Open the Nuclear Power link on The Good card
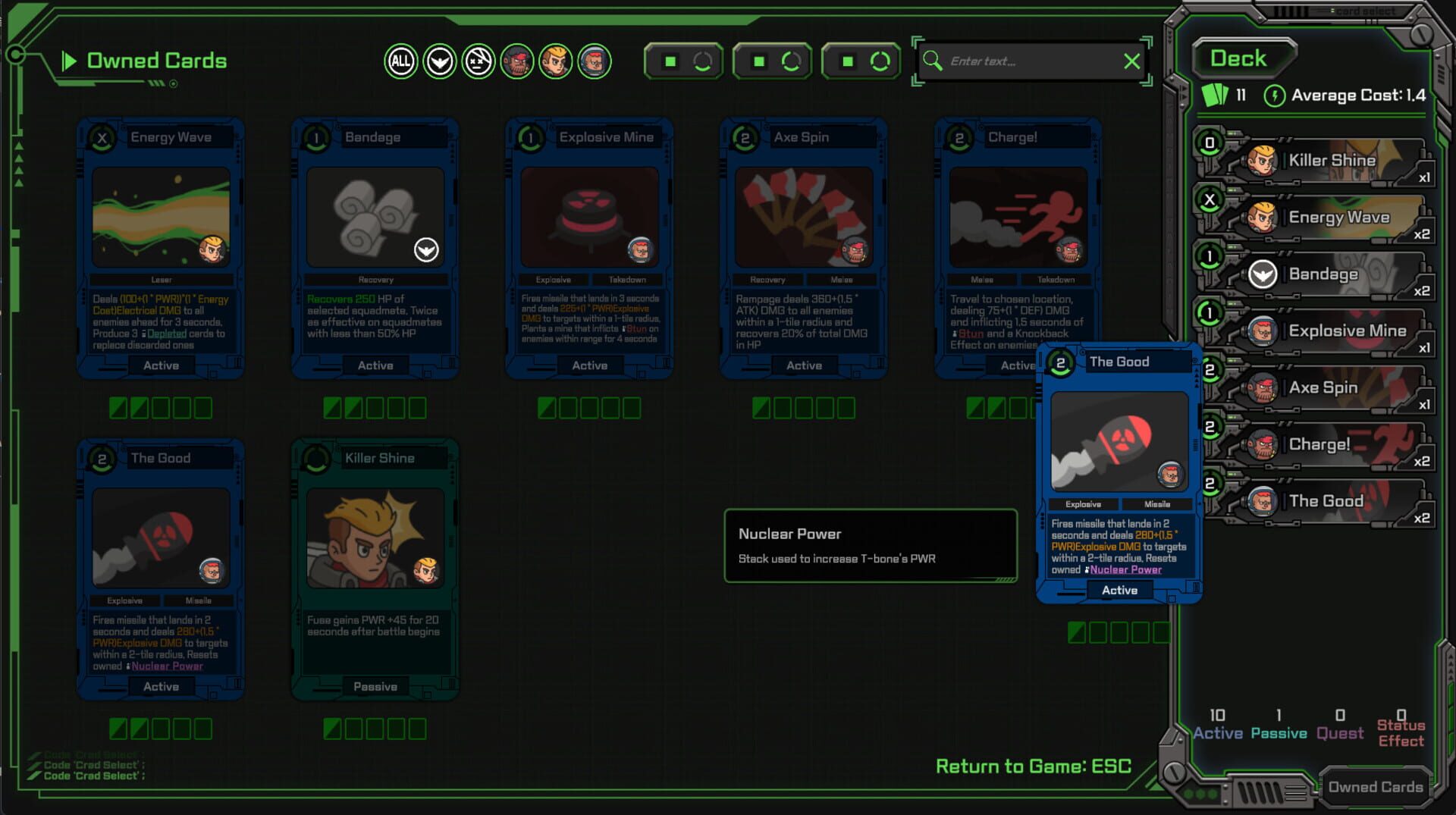1456x815 pixels. [1125, 569]
